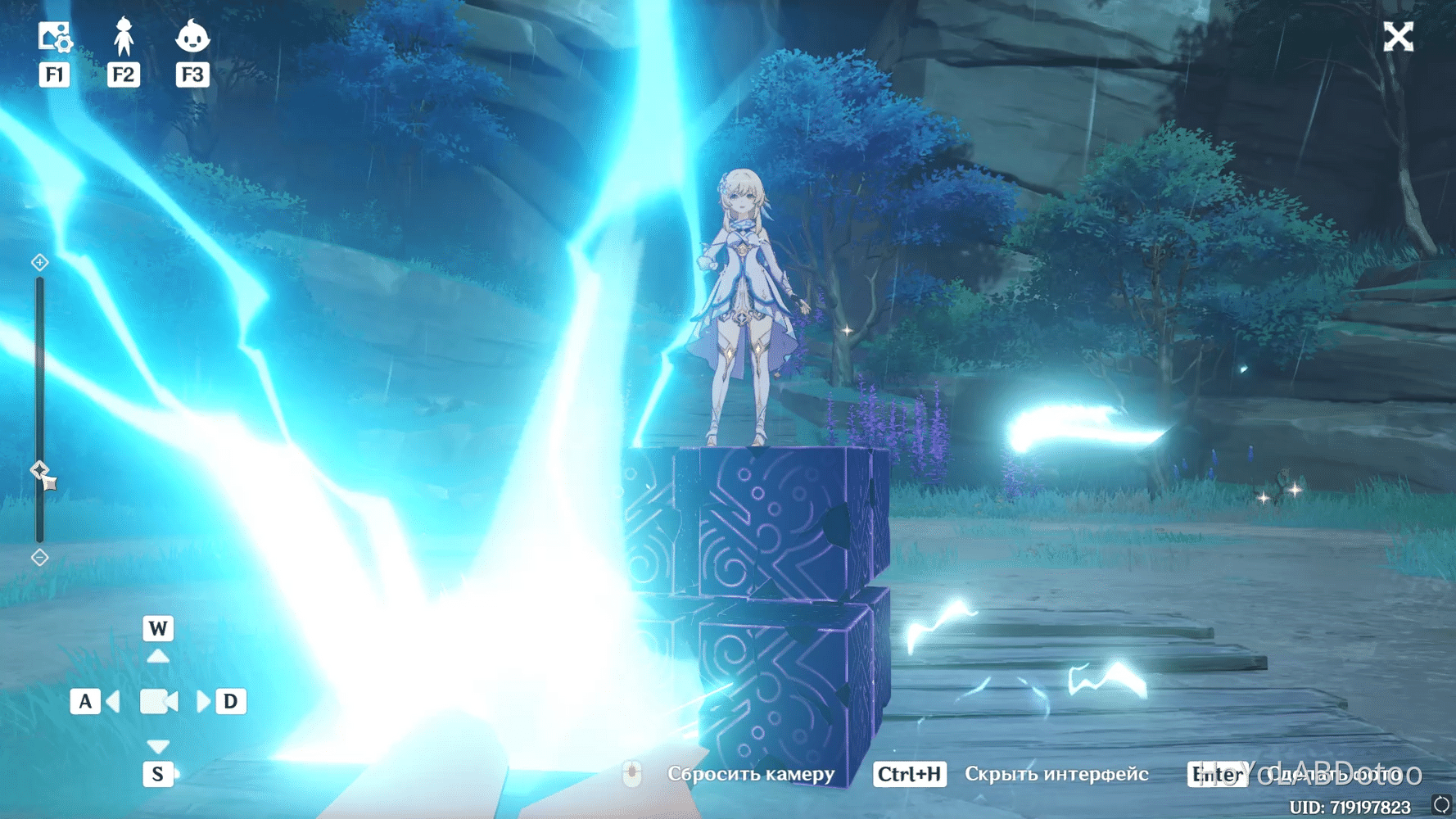The height and width of the screenshot is (819, 1456).
Task: Click the zoom-in magnifier above the slider
Action: coord(38,262)
